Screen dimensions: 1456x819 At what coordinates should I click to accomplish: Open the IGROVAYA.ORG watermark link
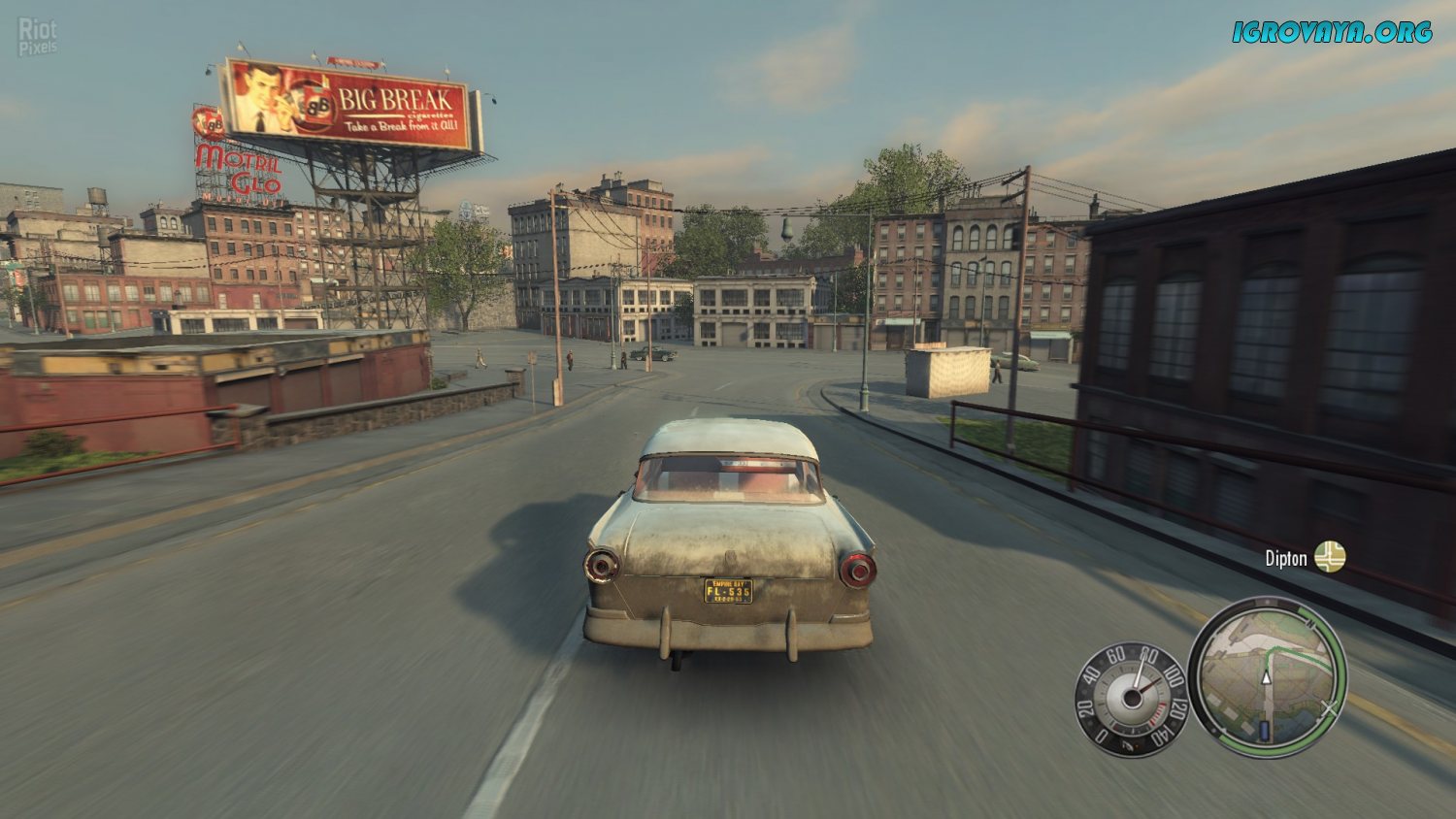(x=1332, y=32)
